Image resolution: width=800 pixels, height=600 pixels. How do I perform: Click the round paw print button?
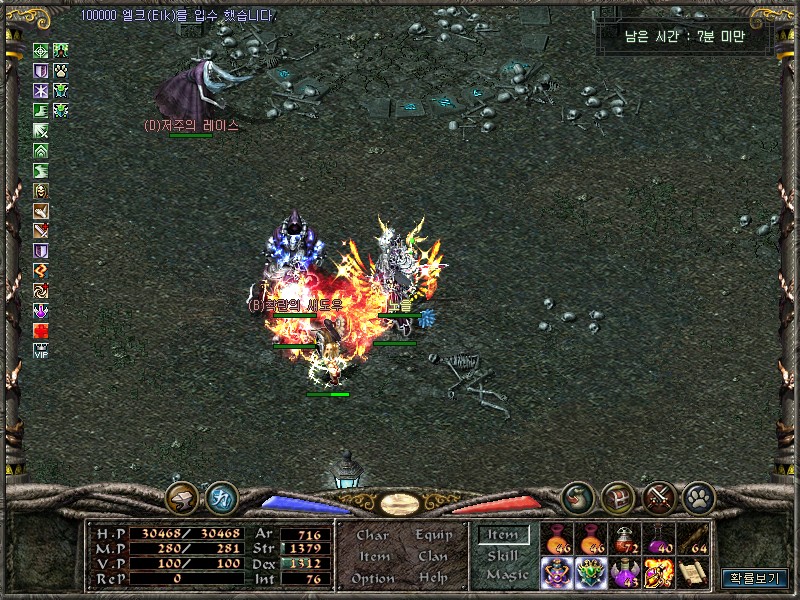697,496
